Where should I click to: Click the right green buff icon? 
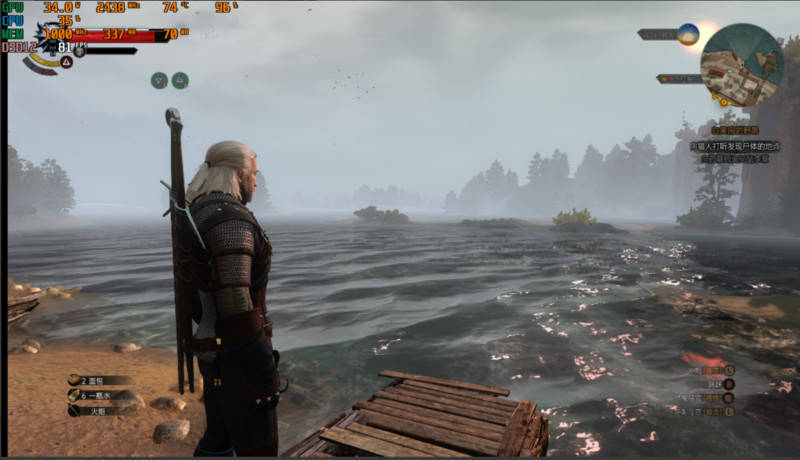[x=180, y=80]
